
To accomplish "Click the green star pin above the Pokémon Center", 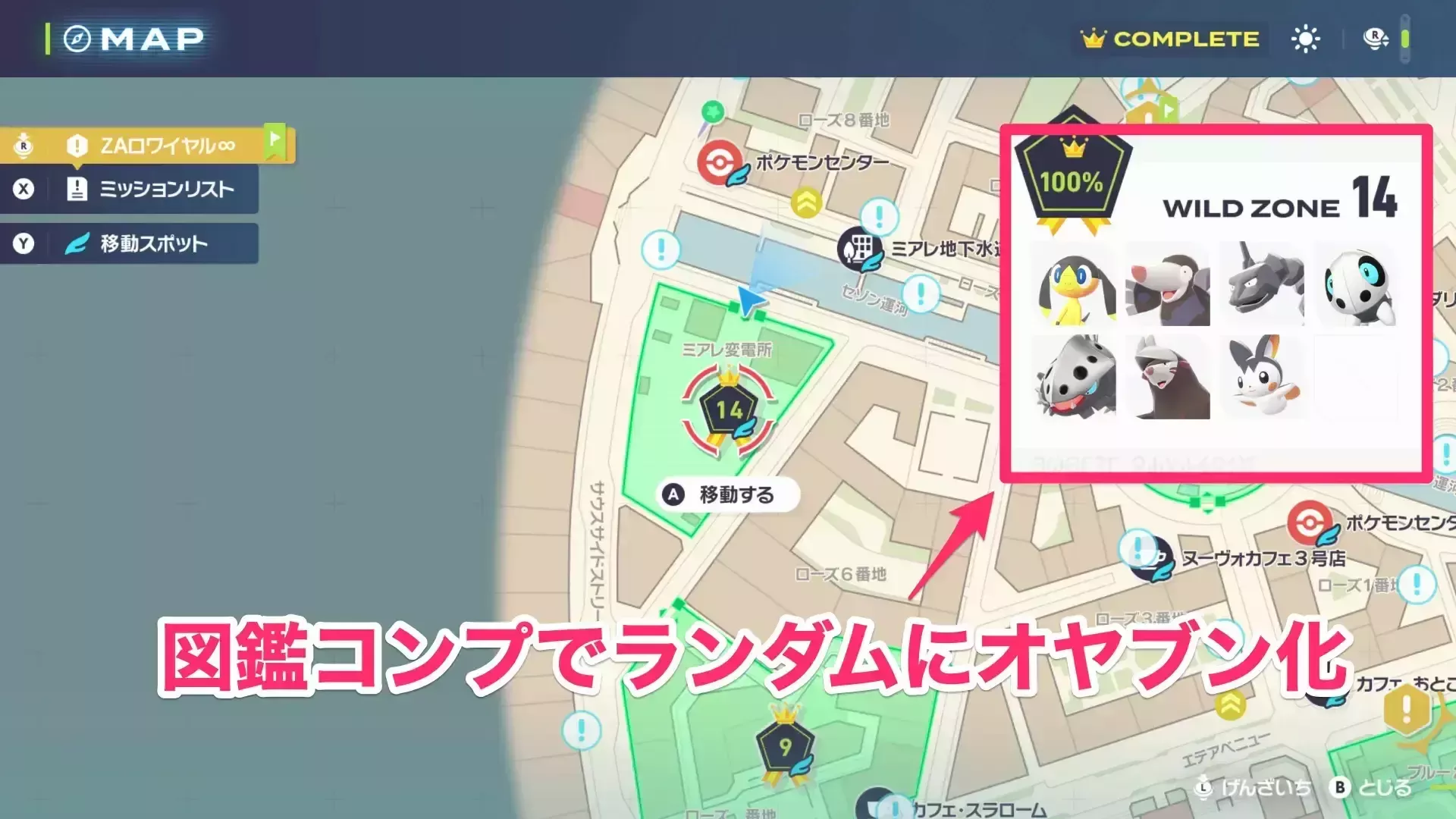I will tap(711, 111).
